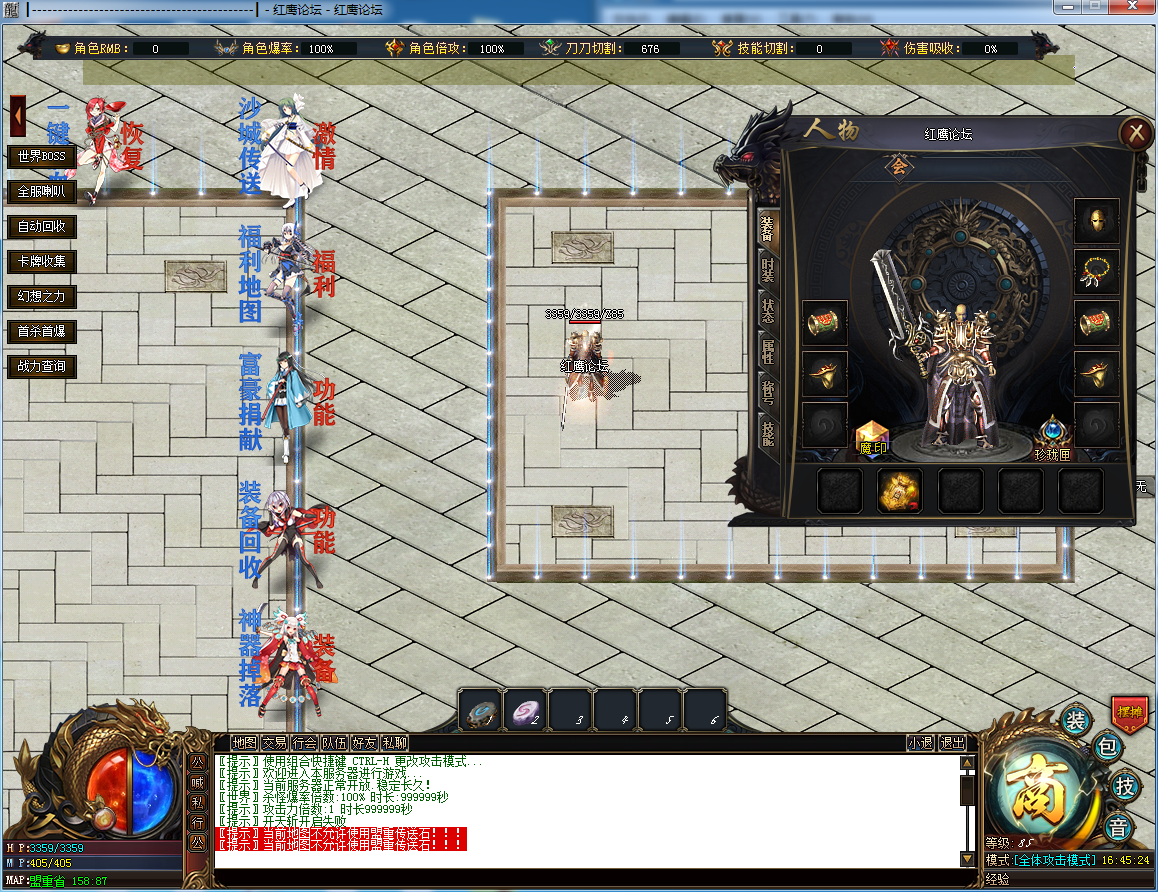Open the 首杀首爆 panel
The height and width of the screenshot is (892, 1158).
[41, 331]
